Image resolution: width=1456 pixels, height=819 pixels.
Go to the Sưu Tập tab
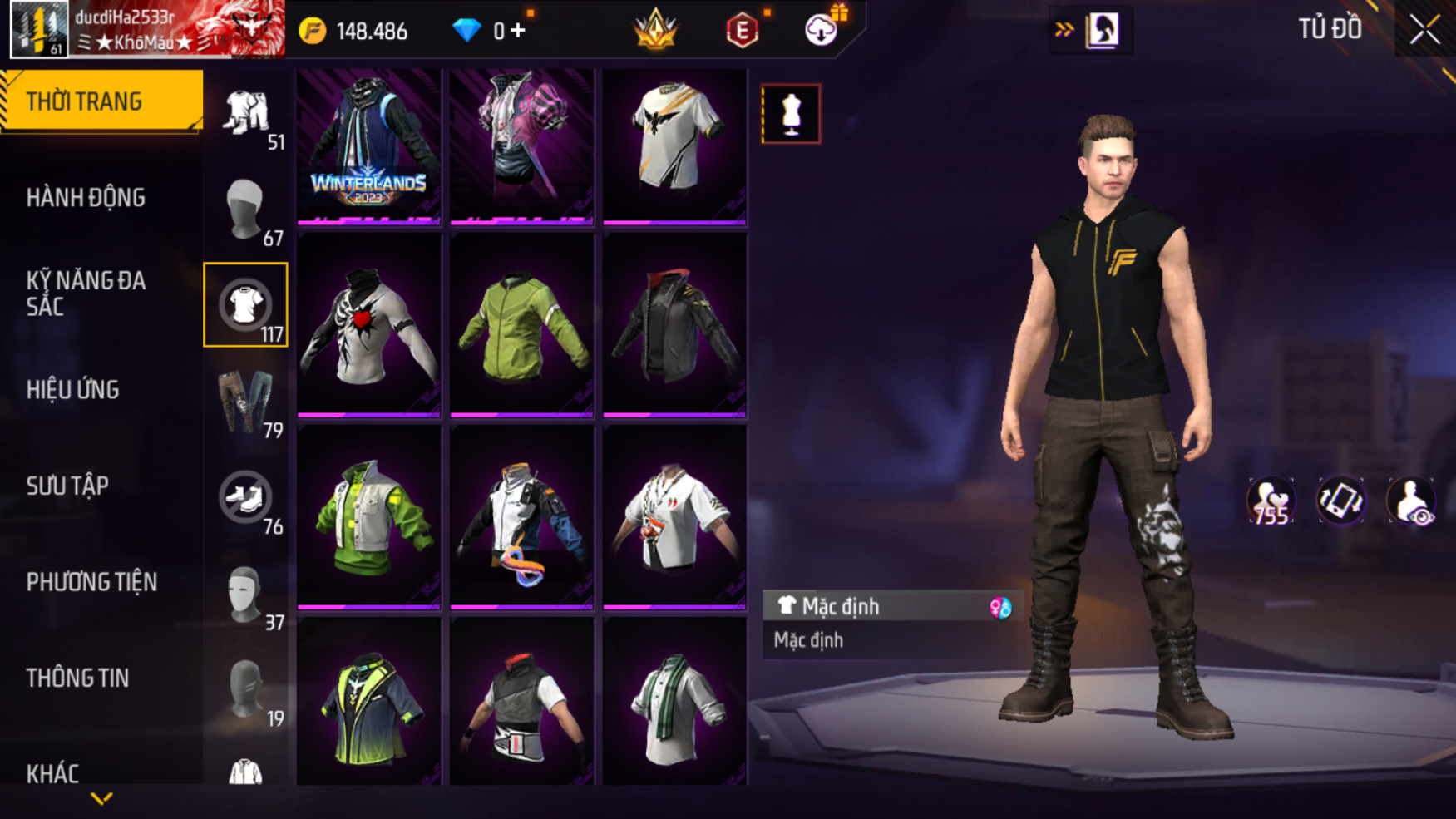(67, 486)
